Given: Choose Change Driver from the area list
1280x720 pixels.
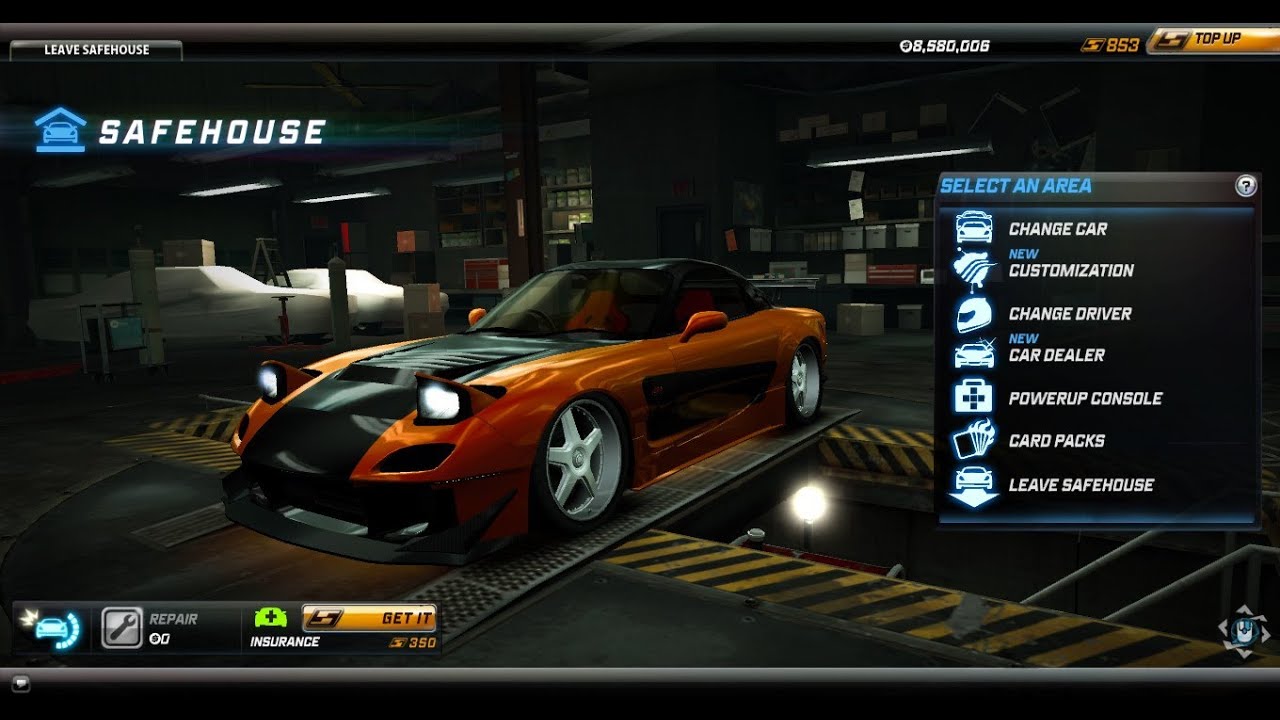Looking at the screenshot, I should tap(1069, 314).
